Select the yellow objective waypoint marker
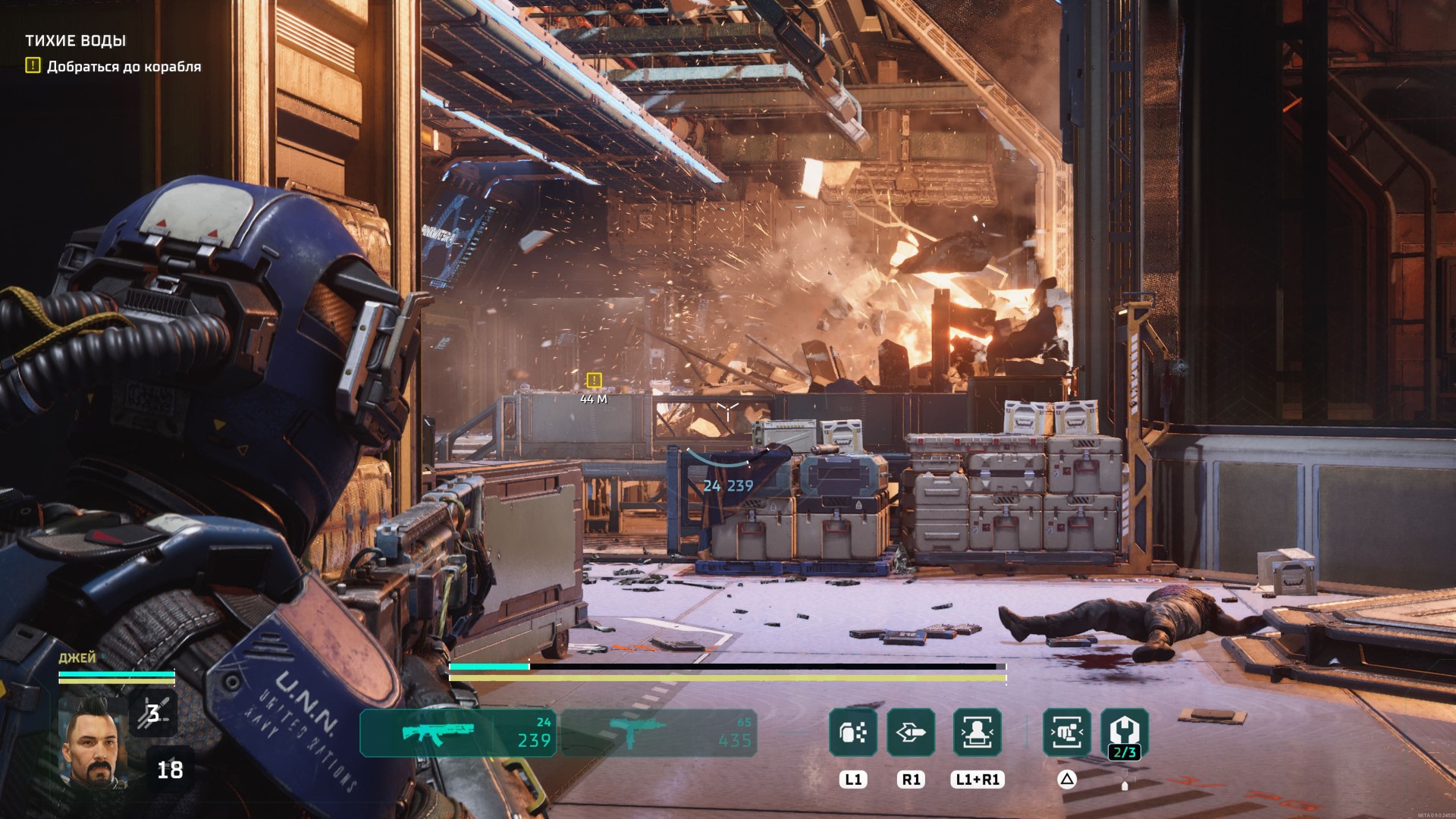The image size is (1456, 819). click(x=594, y=380)
